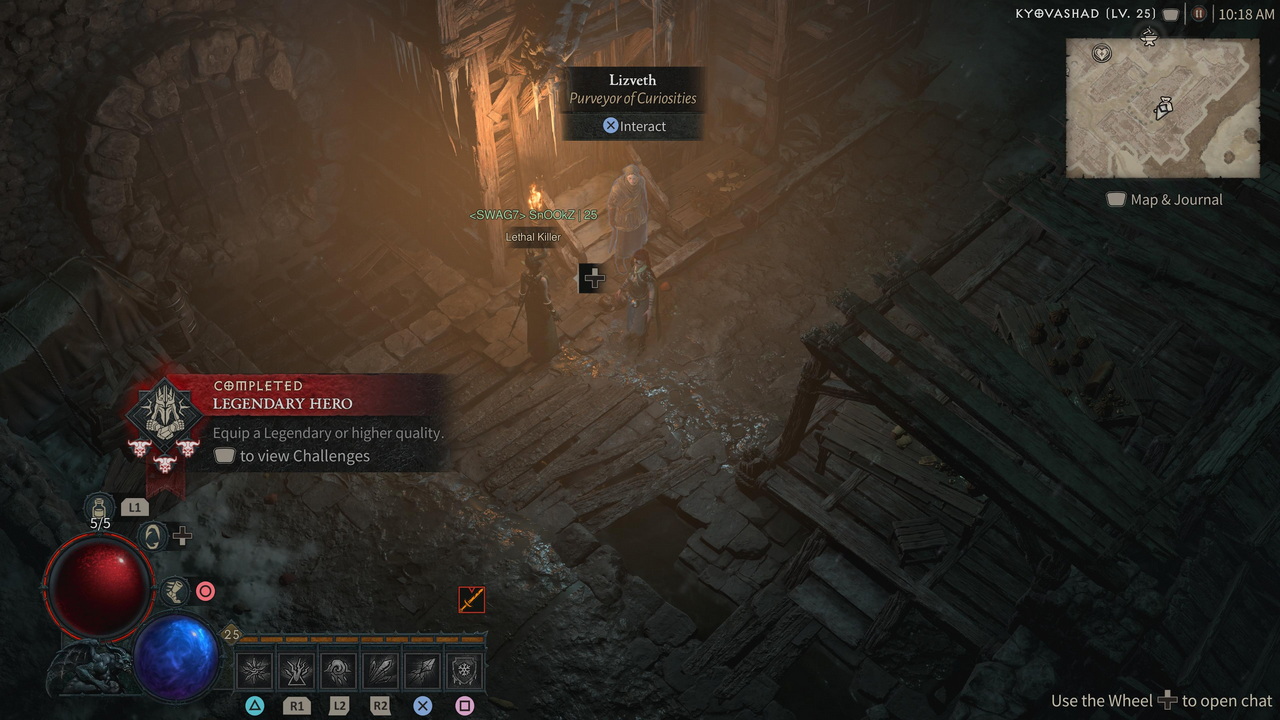The image size is (1280, 720).
Task: Activate the evade boot icon
Action: [175, 591]
